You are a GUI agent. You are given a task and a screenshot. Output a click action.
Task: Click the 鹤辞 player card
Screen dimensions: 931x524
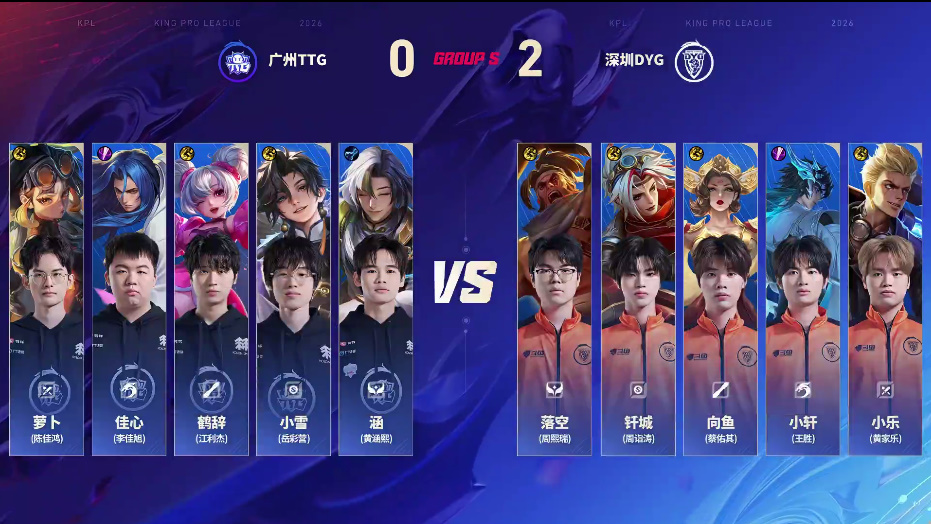pos(211,300)
